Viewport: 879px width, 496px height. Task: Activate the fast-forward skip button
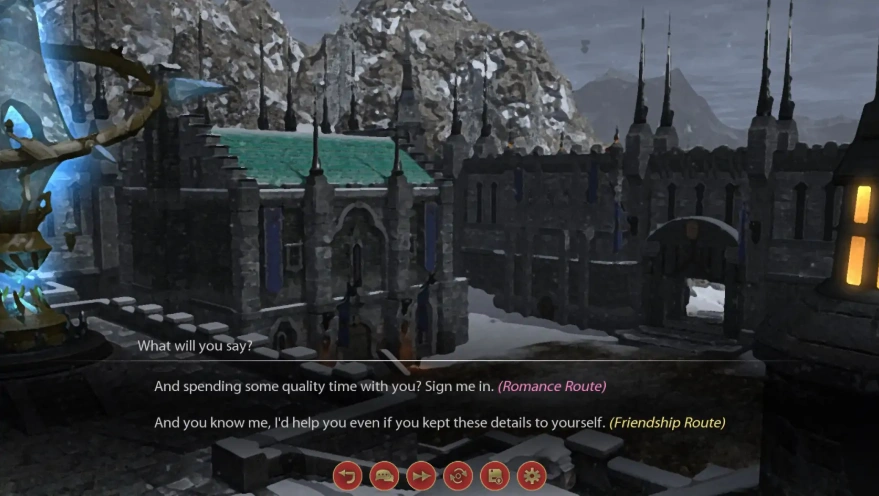[421, 476]
